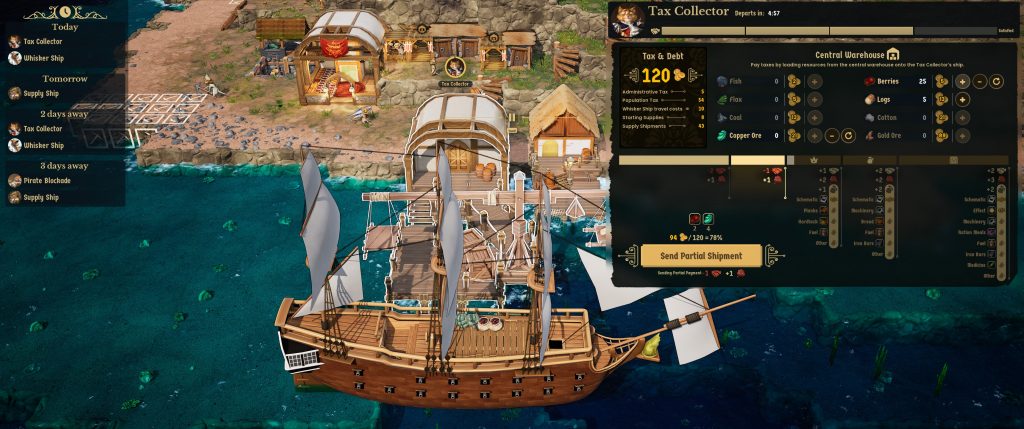Decrease the Copper Ore shipment amount

pos(832,135)
